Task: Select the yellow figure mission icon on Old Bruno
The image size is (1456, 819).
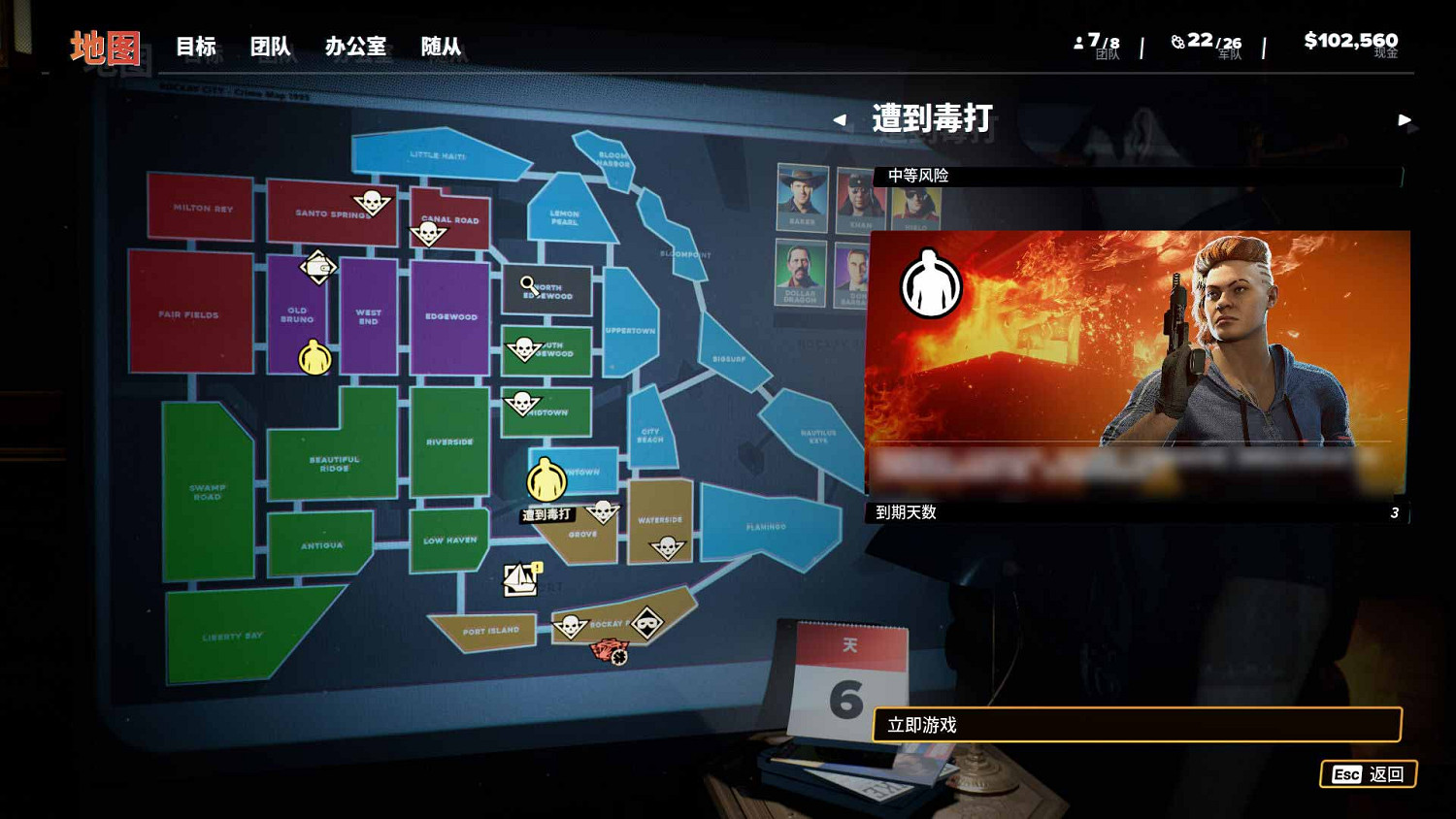Action: tap(313, 357)
